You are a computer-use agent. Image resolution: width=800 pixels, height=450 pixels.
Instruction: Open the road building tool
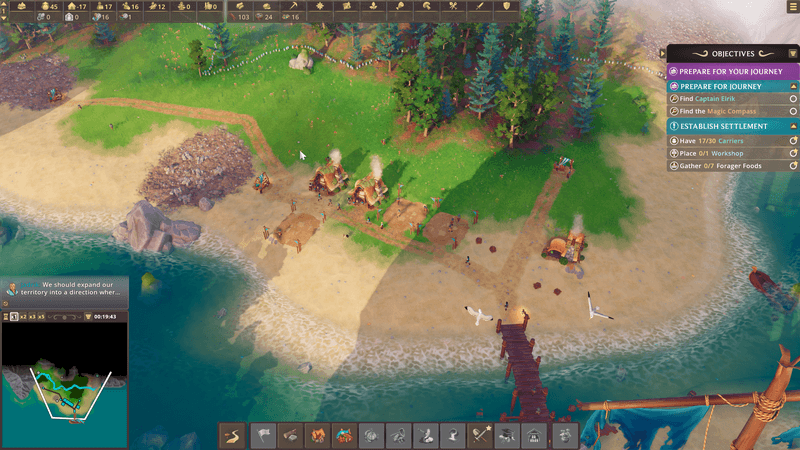pyautogui.click(x=233, y=435)
